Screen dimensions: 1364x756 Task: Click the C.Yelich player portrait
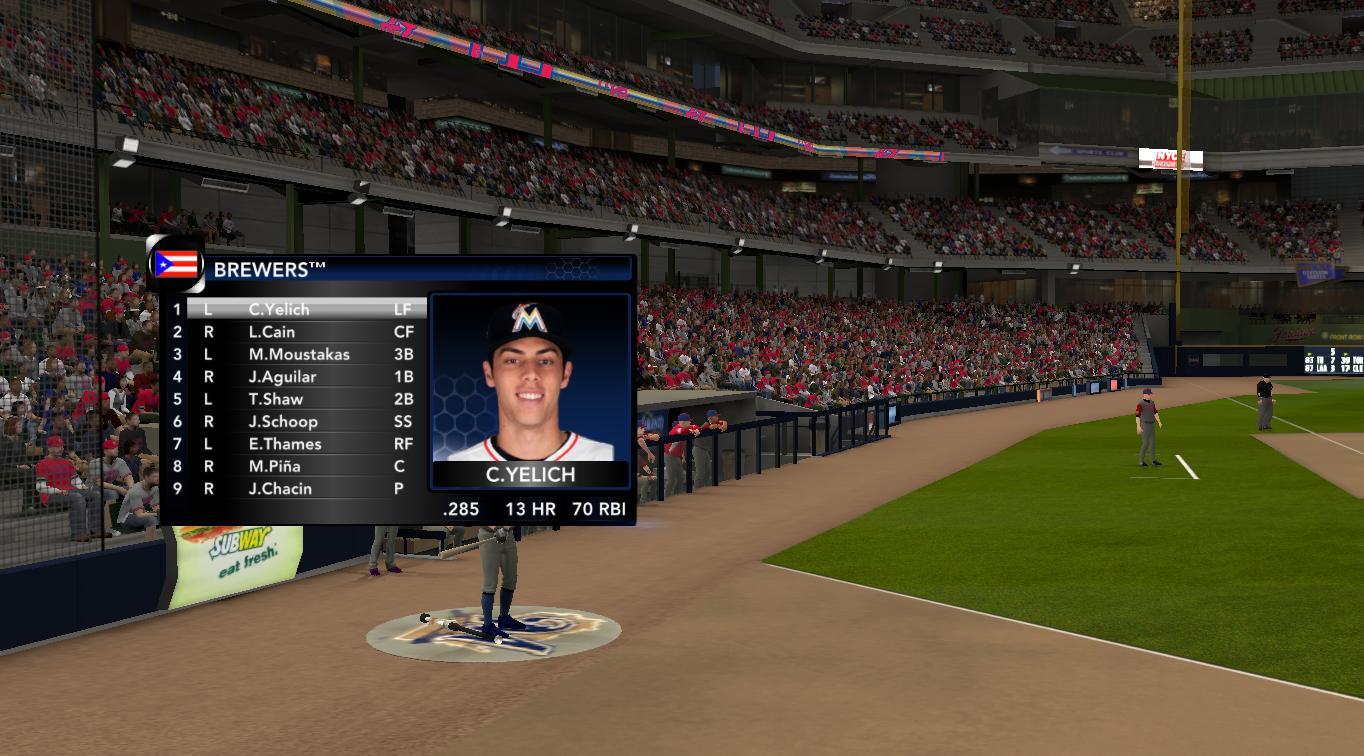click(530, 380)
